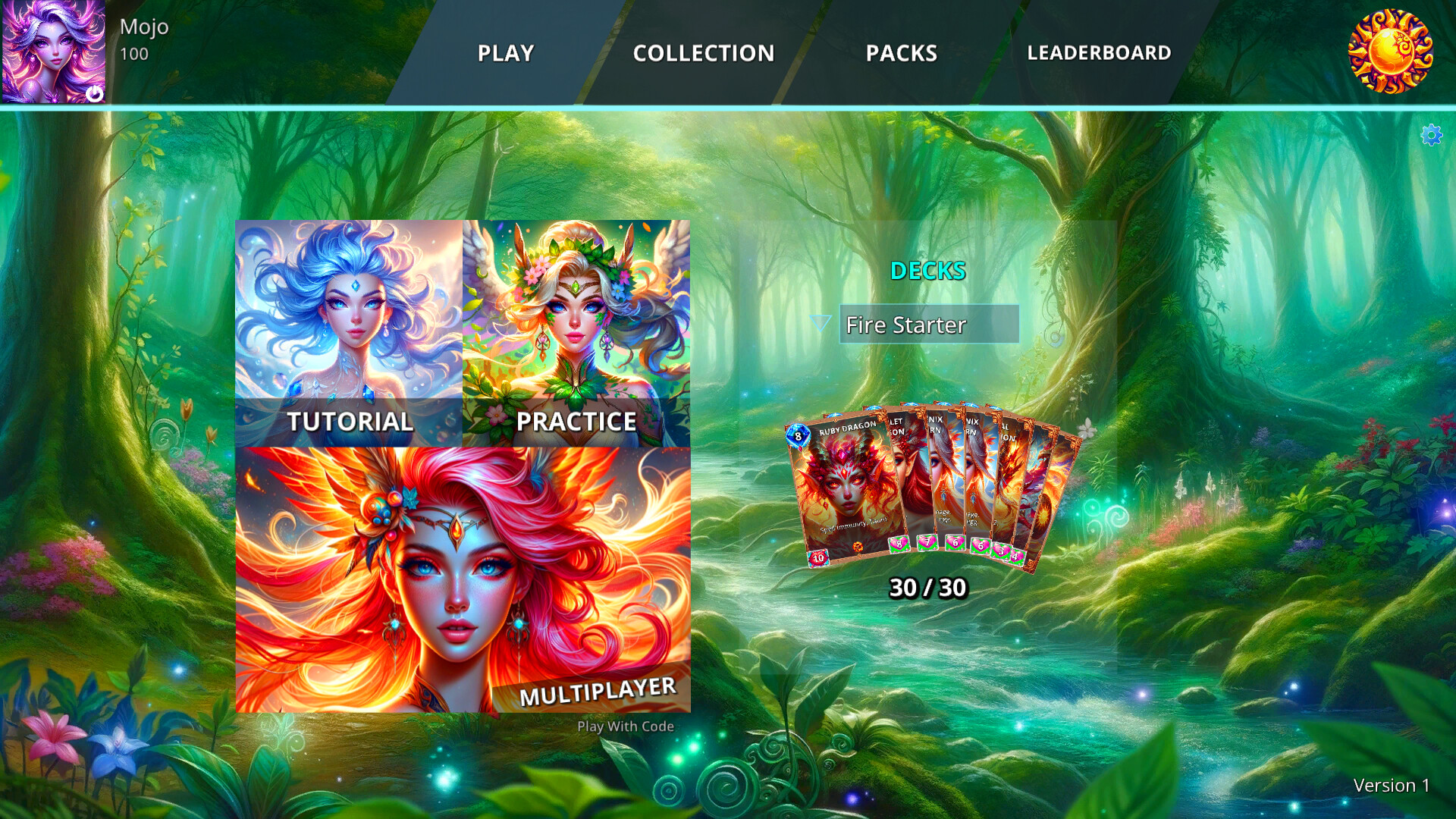The width and height of the screenshot is (1456, 819).
Task: Select the PLAY tab
Action: (505, 53)
